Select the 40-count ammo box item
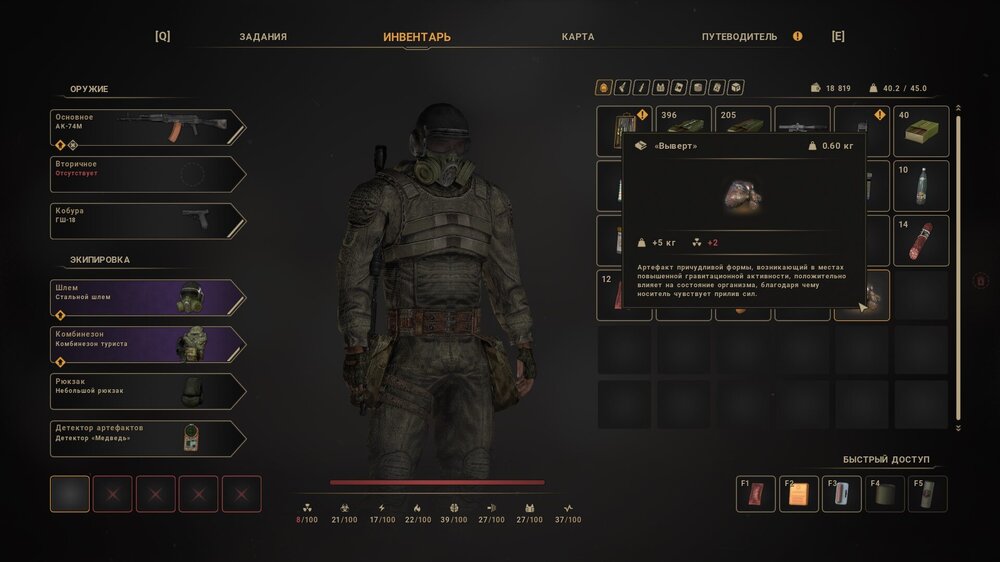1000x562 pixels. (x=921, y=132)
